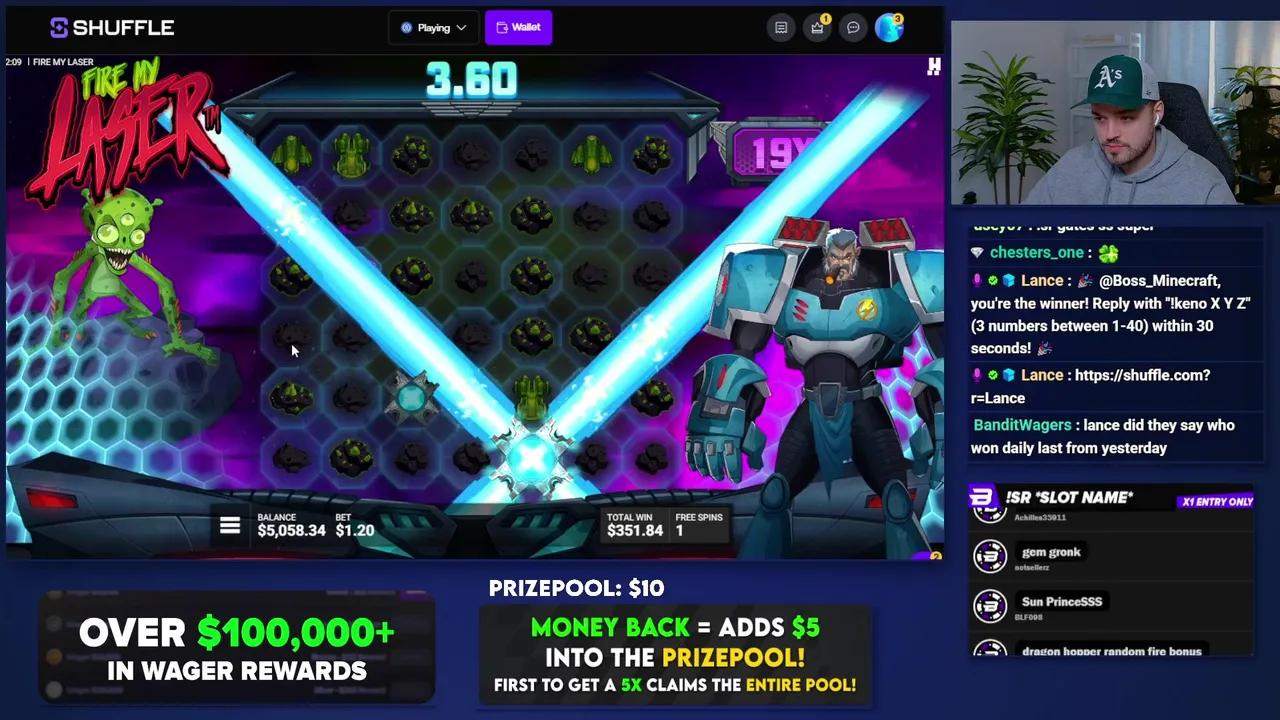
Task: Open the Playing games dropdown
Action: tap(433, 27)
